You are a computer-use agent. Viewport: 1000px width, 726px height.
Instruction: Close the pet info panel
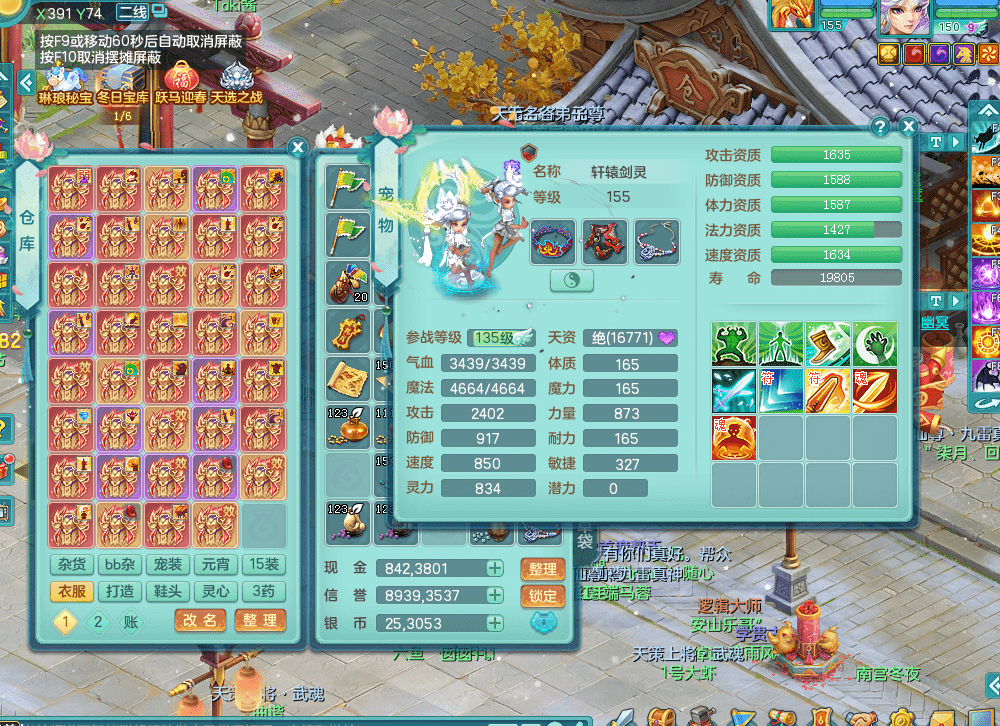(x=908, y=127)
